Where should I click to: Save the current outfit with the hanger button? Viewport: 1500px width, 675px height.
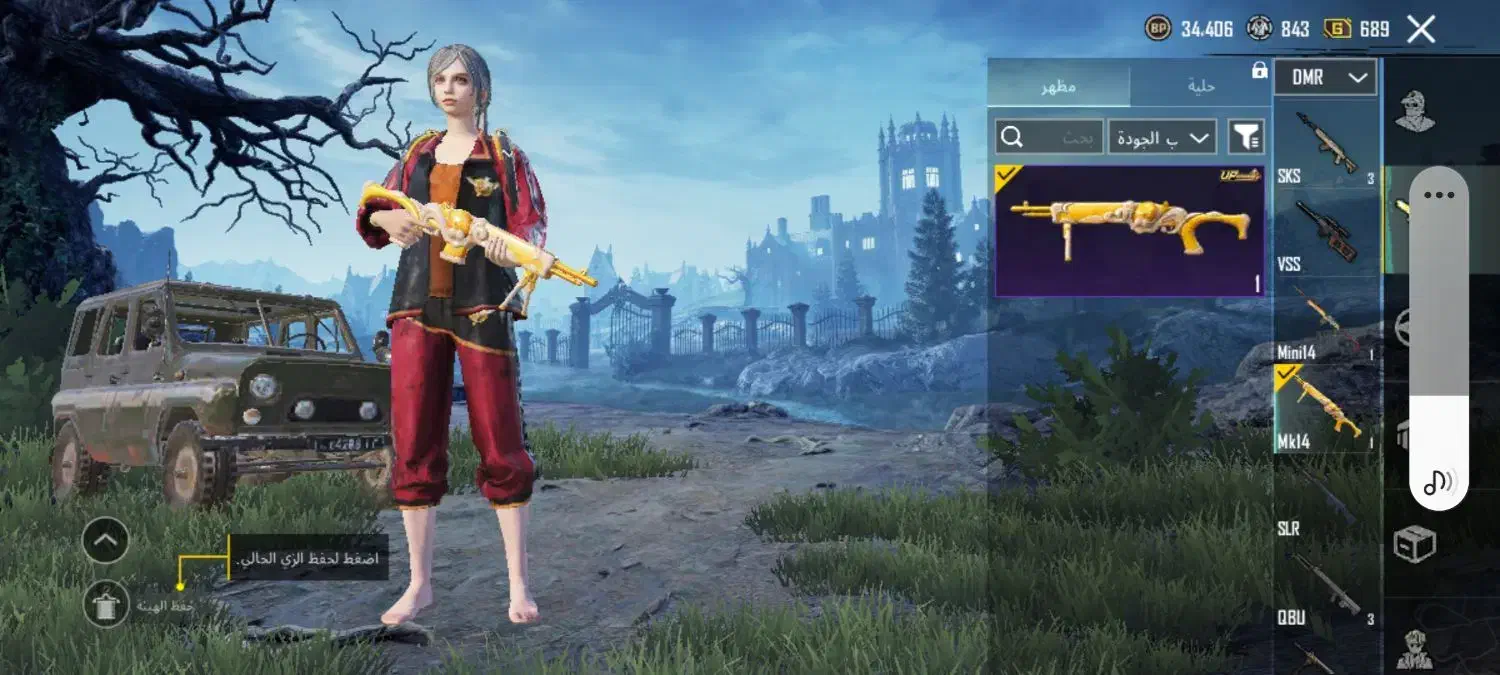pyautogui.click(x=105, y=604)
